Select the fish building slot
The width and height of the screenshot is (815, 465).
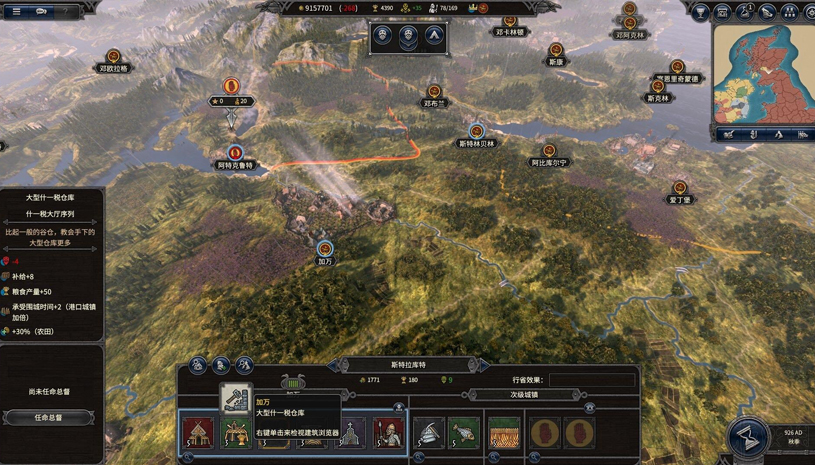click(463, 433)
